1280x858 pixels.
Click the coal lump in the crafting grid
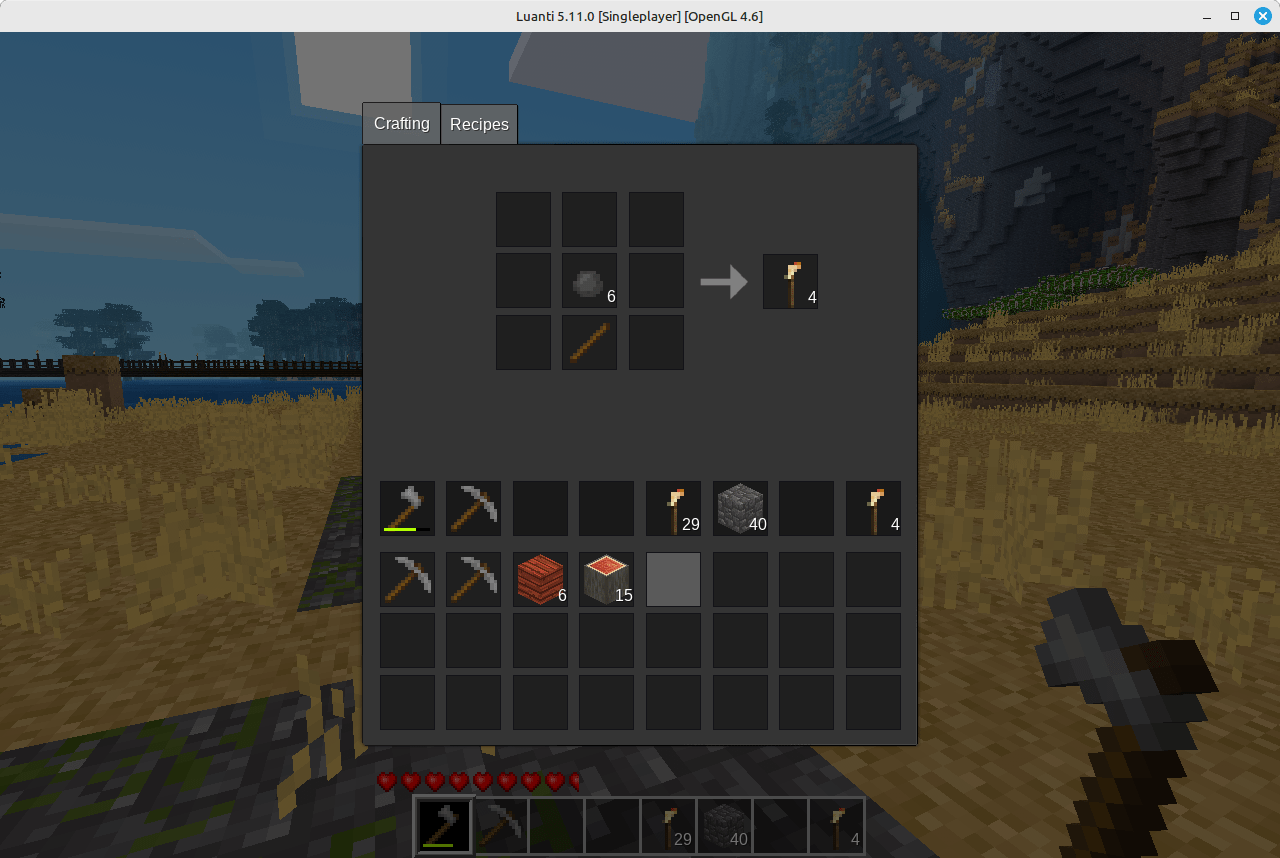589,280
